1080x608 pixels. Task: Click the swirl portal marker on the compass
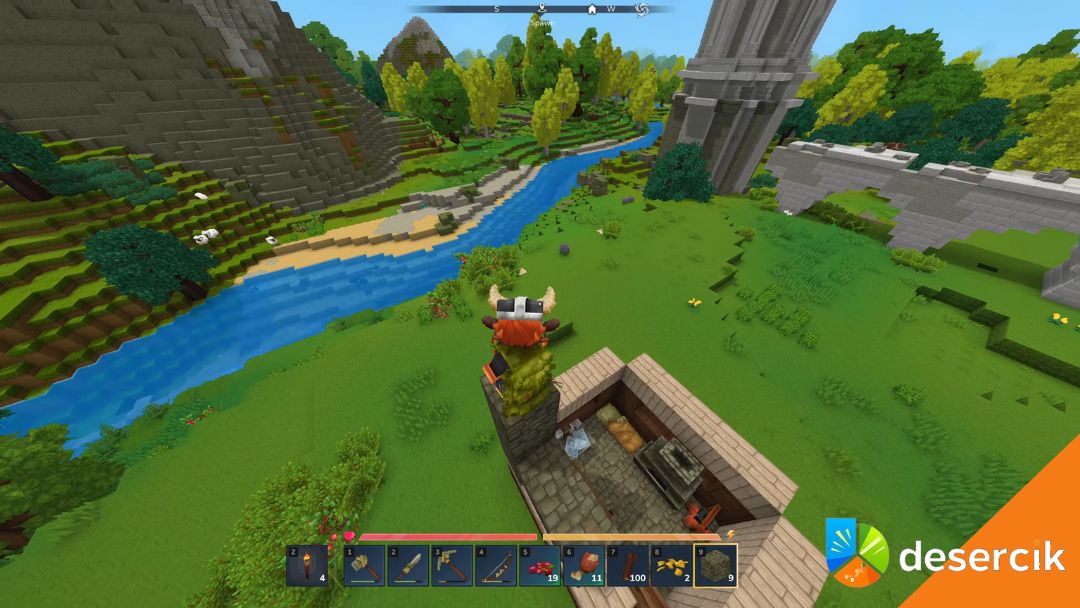pyautogui.click(x=642, y=9)
